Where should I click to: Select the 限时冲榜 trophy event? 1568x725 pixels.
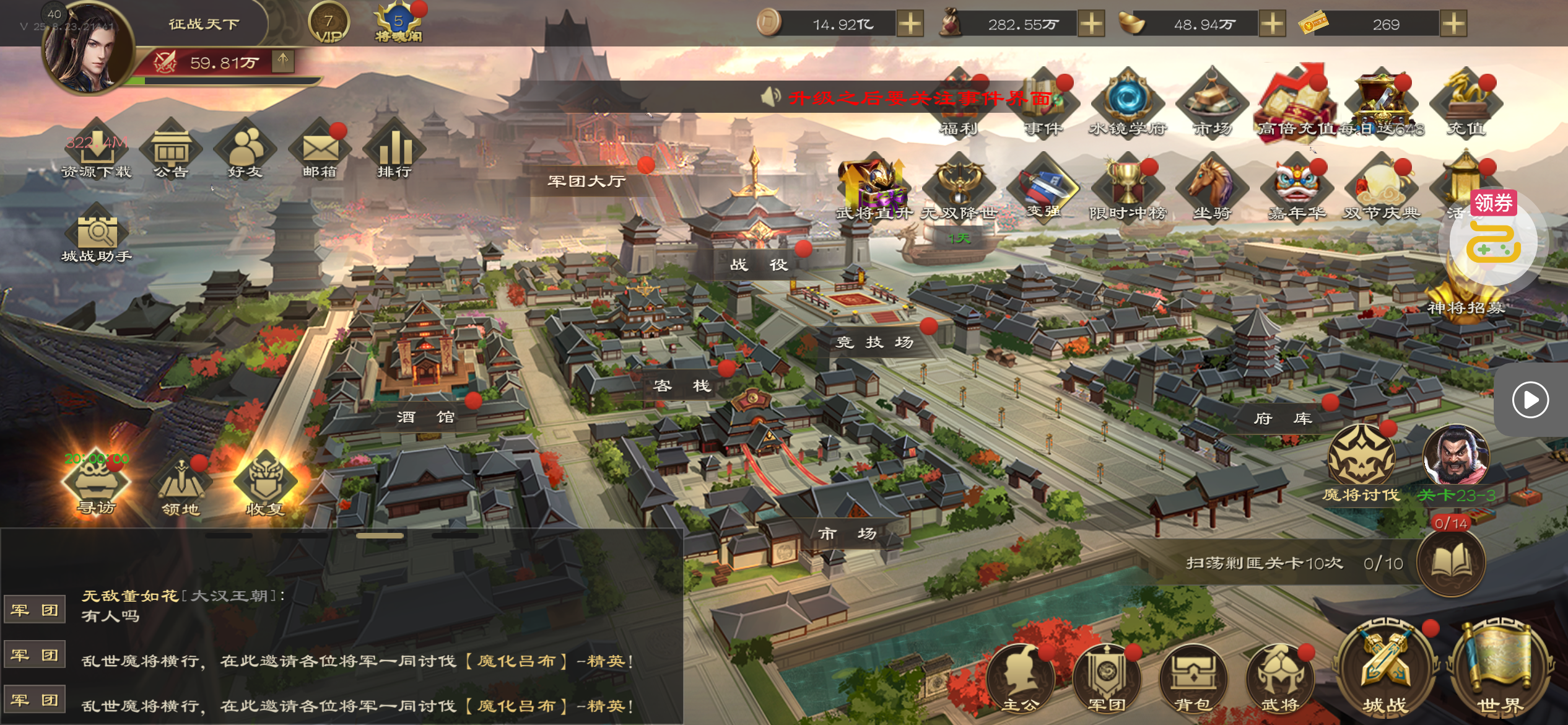point(1128,186)
